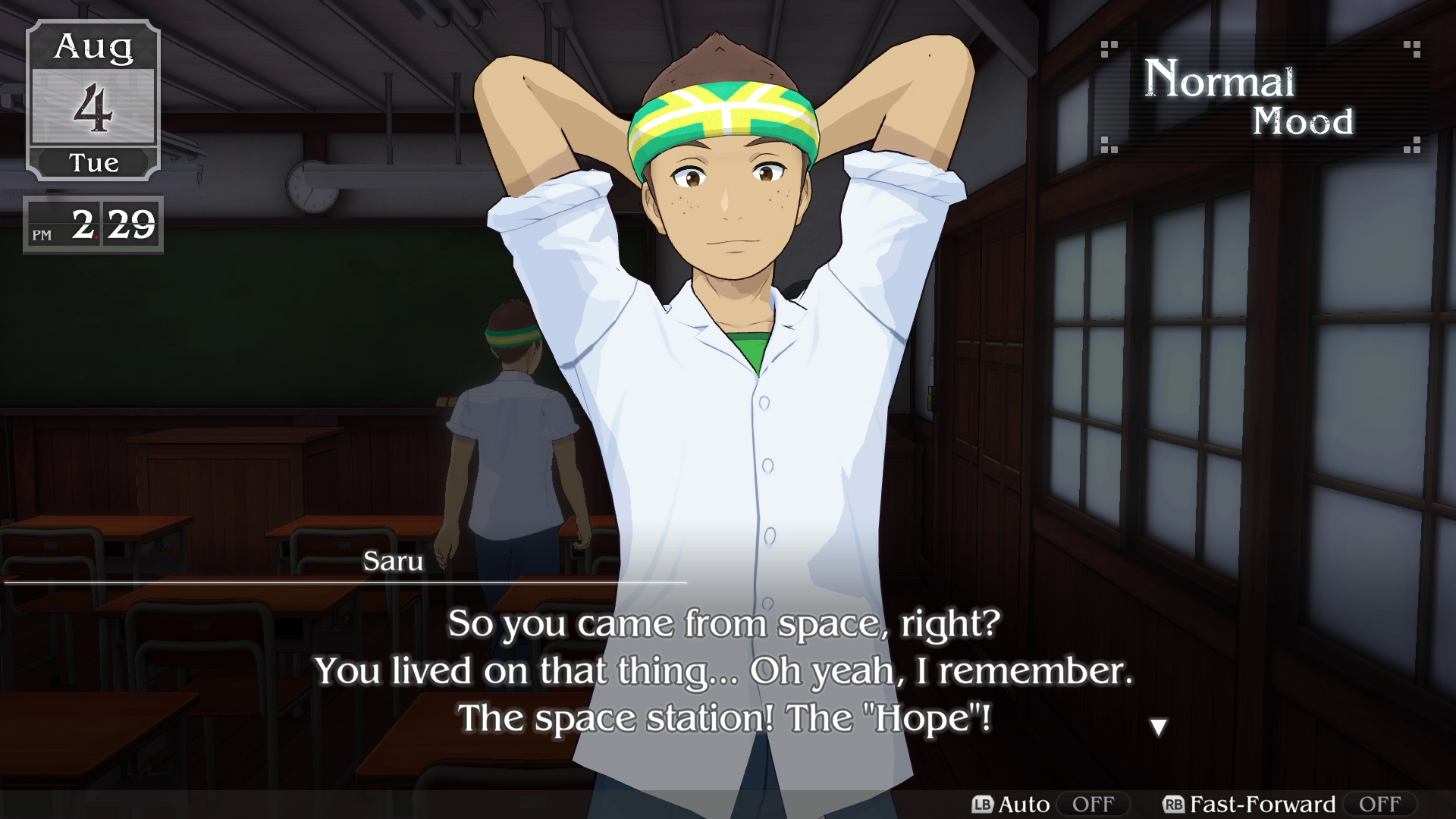Click the Auto label in bottom bar

(x=1025, y=805)
